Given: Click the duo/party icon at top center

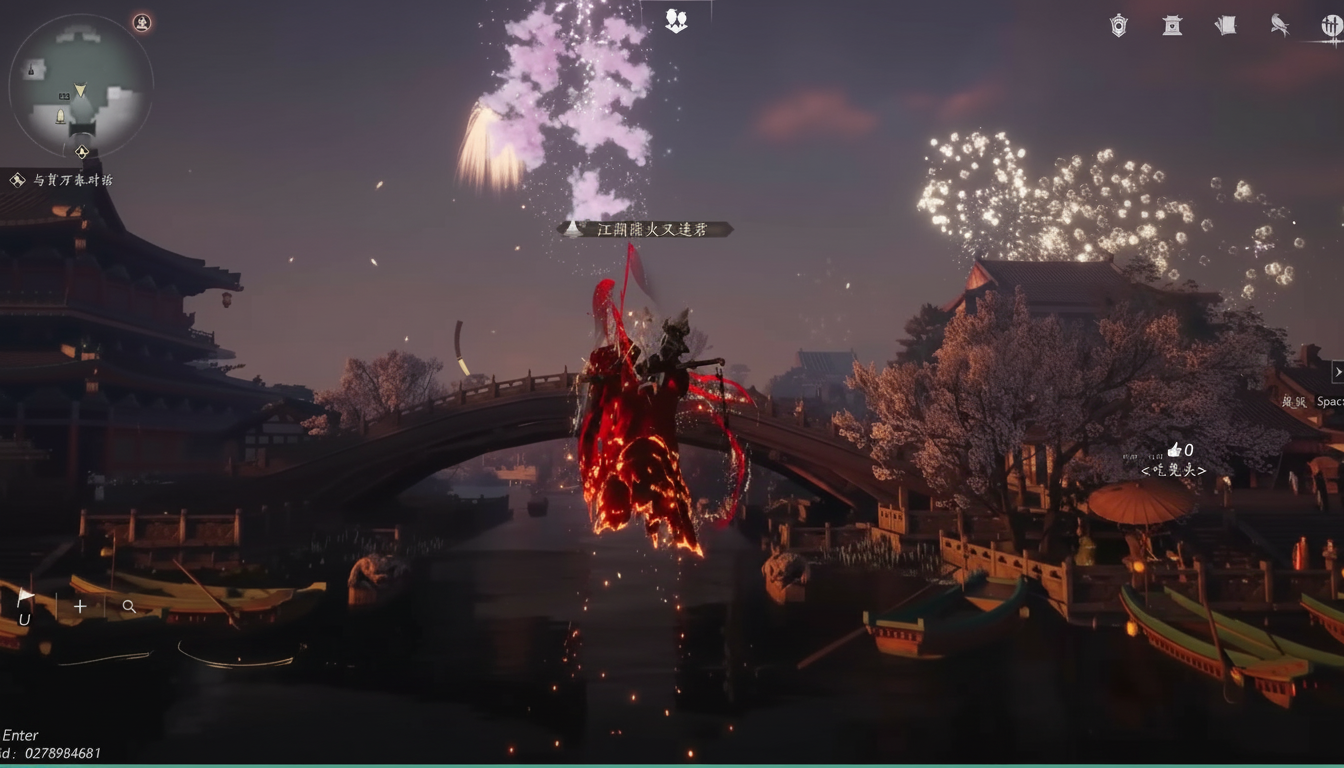Looking at the screenshot, I should coord(675,19).
